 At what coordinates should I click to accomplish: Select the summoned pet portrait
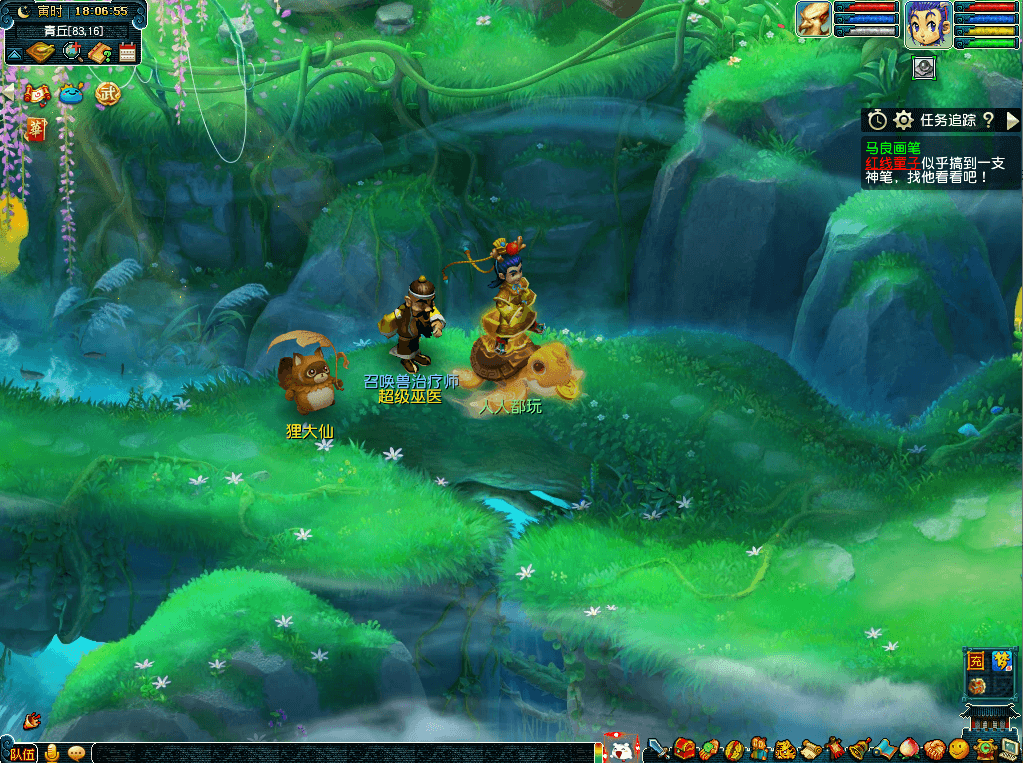point(813,19)
